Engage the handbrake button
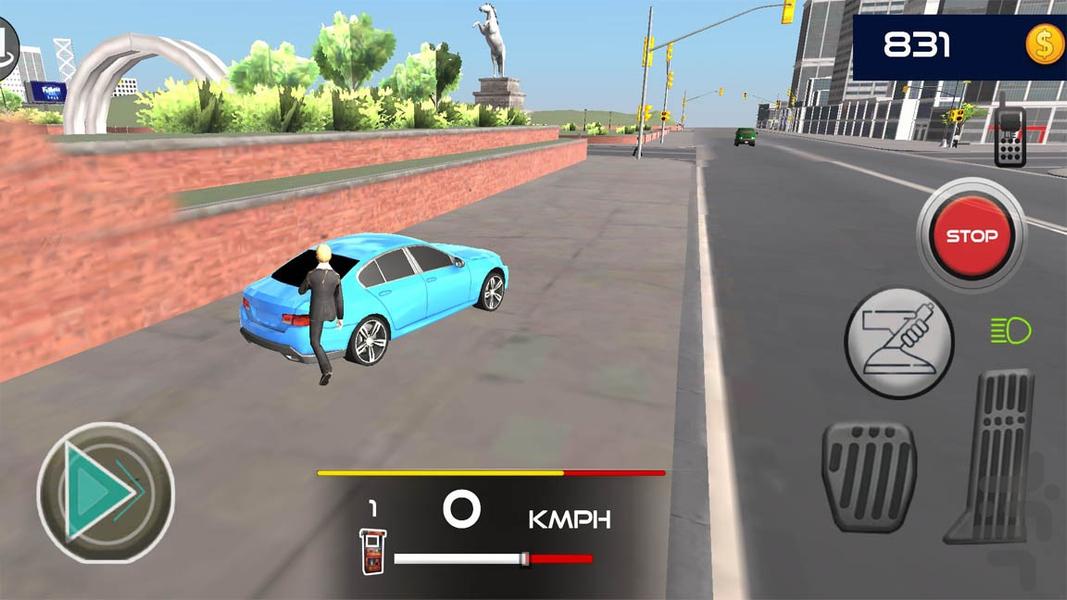This screenshot has width=1067, height=600. pyautogui.click(x=899, y=342)
